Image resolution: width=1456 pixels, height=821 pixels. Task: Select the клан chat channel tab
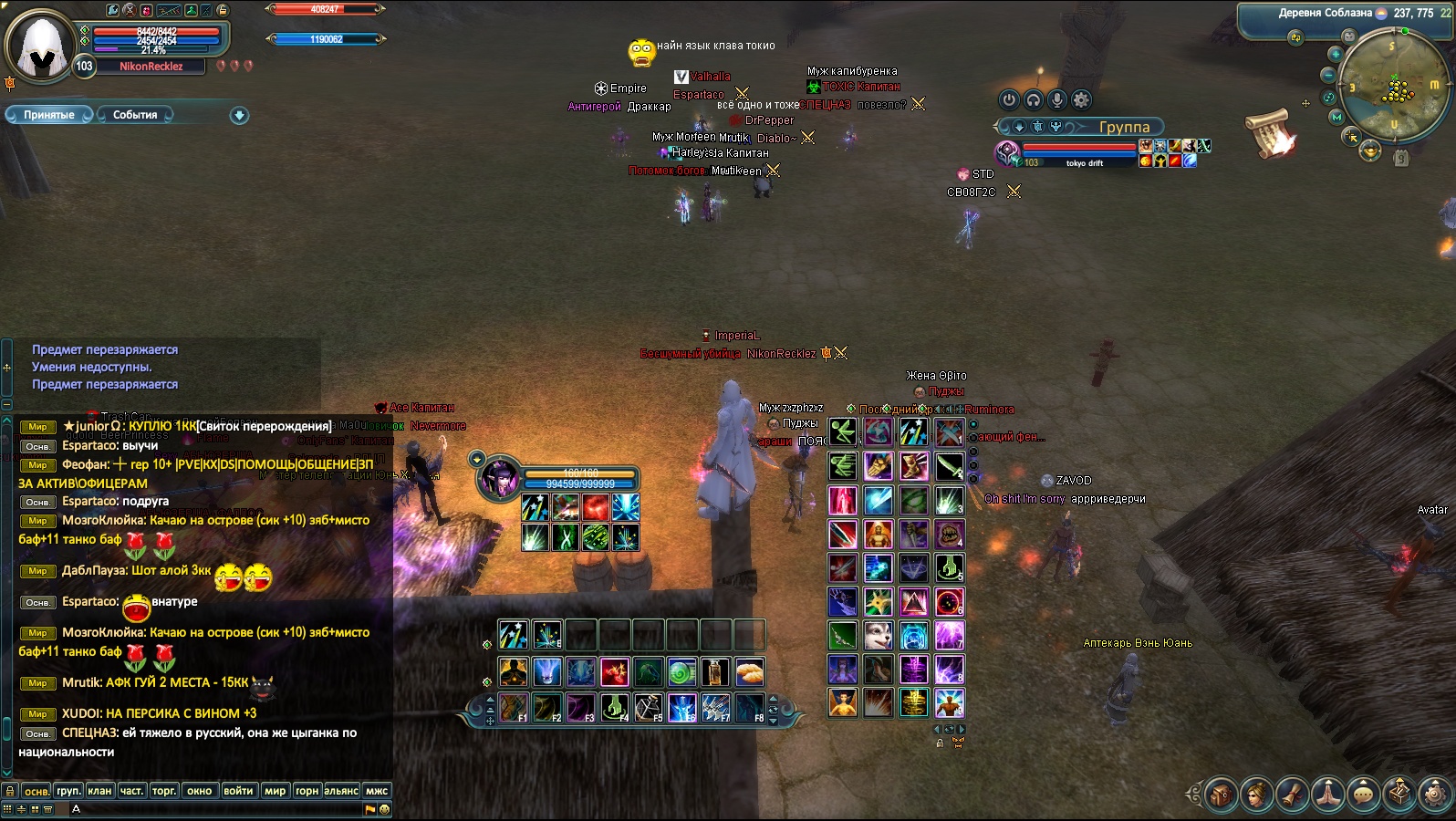click(99, 791)
